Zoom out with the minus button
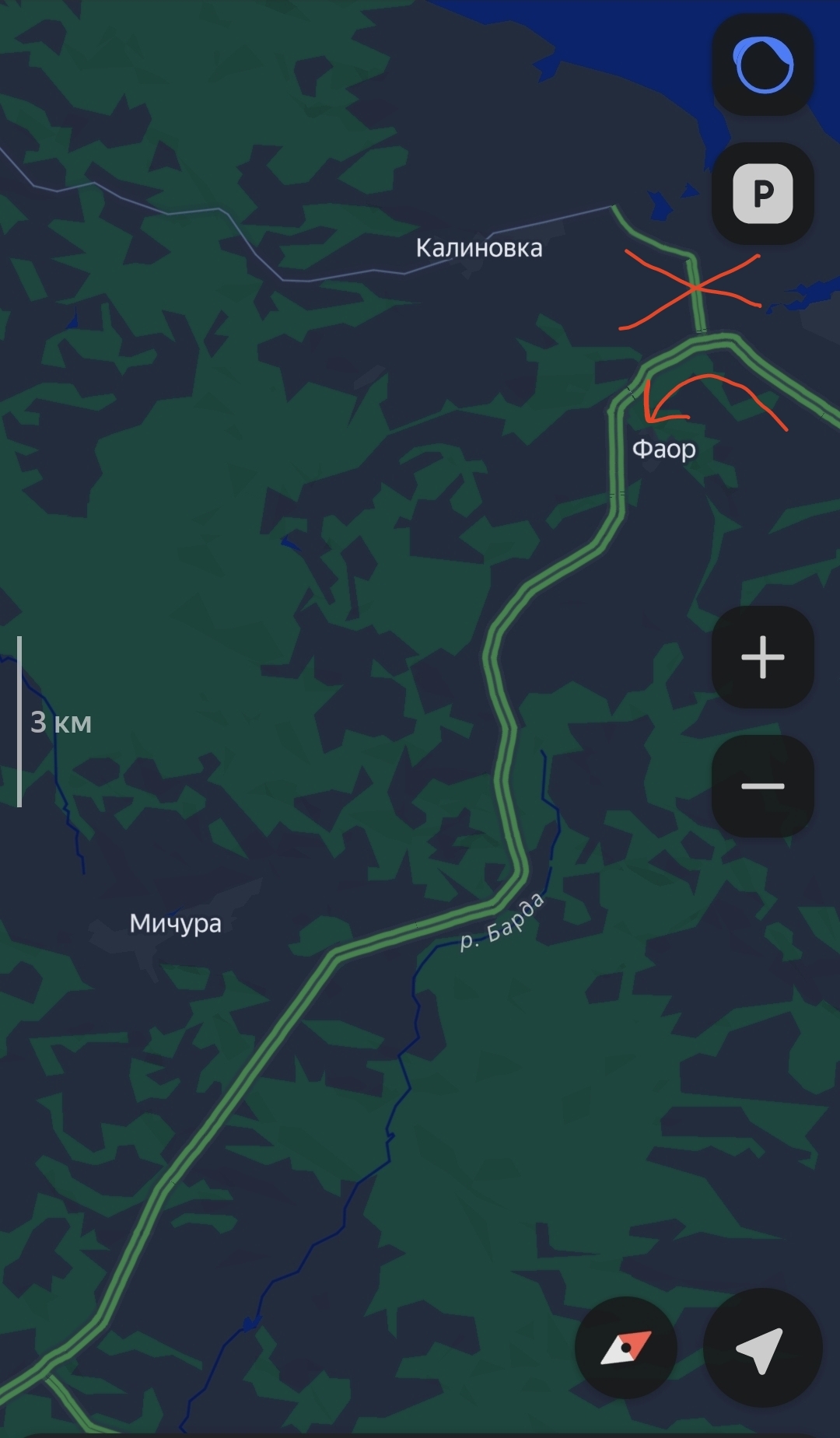Image resolution: width=840 pixels, height=1438 pixels. pos(763,785)
